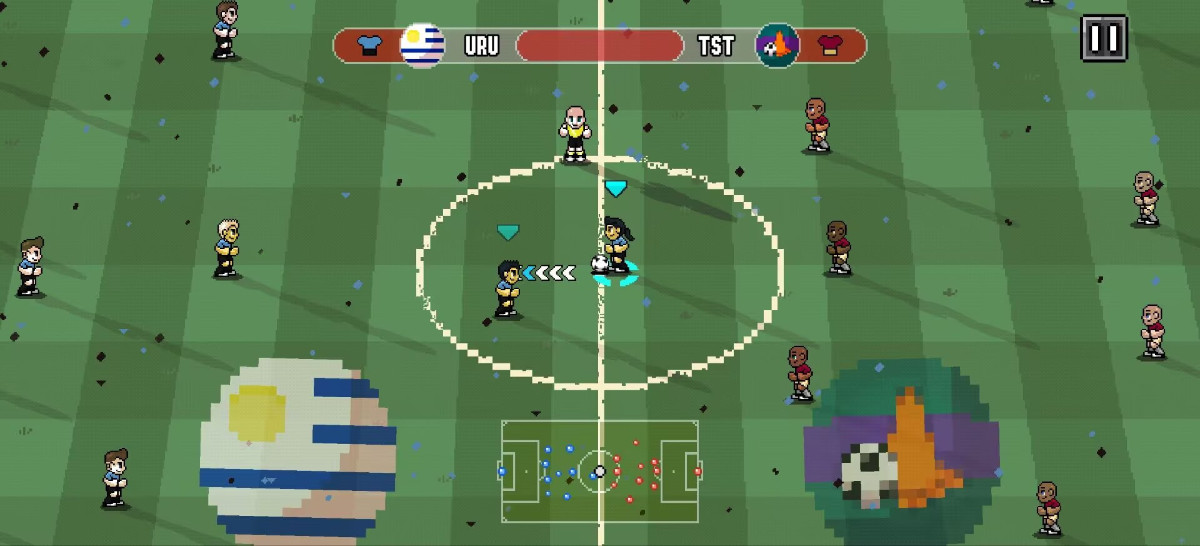This screenshot has height=546, width=1200.
Task: Click the blue Uruguay kit shirt icon
Action: [369, 45]
